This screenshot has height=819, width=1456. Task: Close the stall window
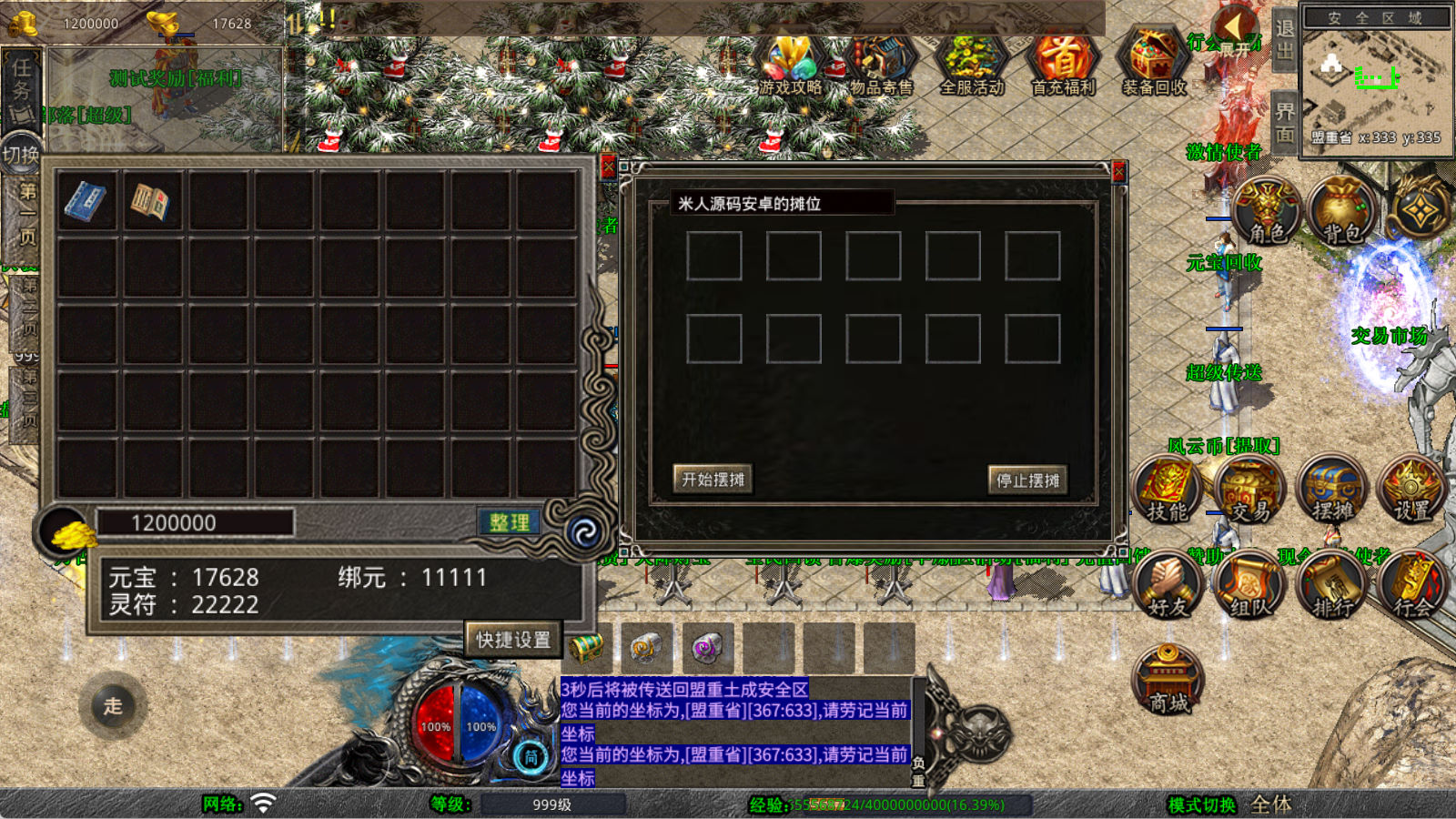click(1119, 172)
